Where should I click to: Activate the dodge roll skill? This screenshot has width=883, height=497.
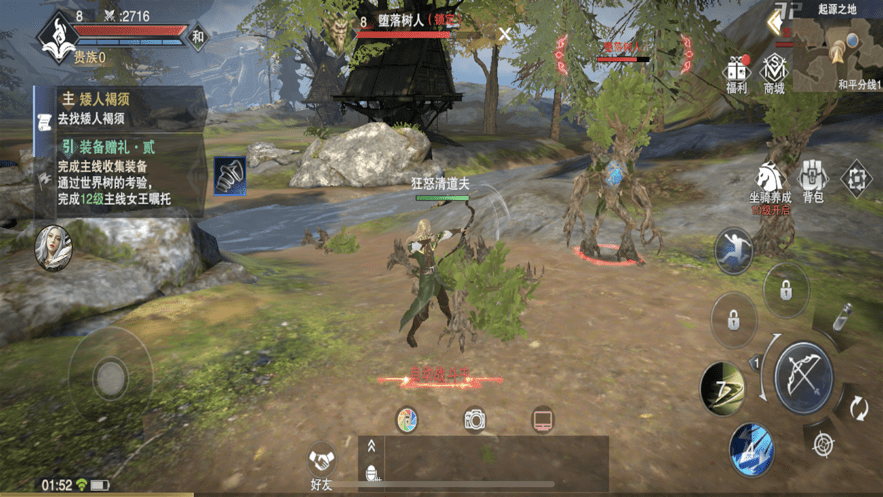(735, 250)
